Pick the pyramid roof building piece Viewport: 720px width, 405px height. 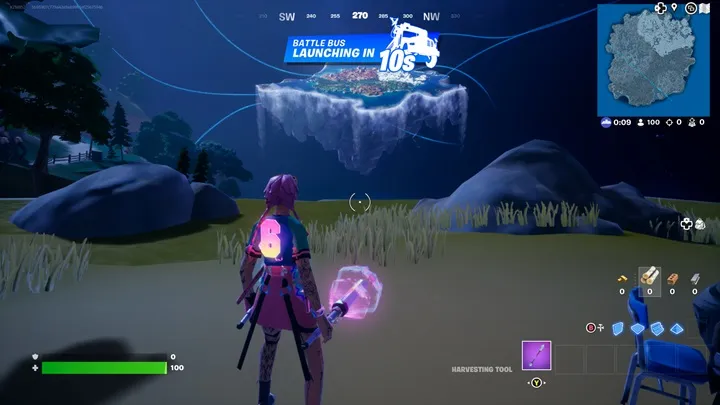pos(677,327)
